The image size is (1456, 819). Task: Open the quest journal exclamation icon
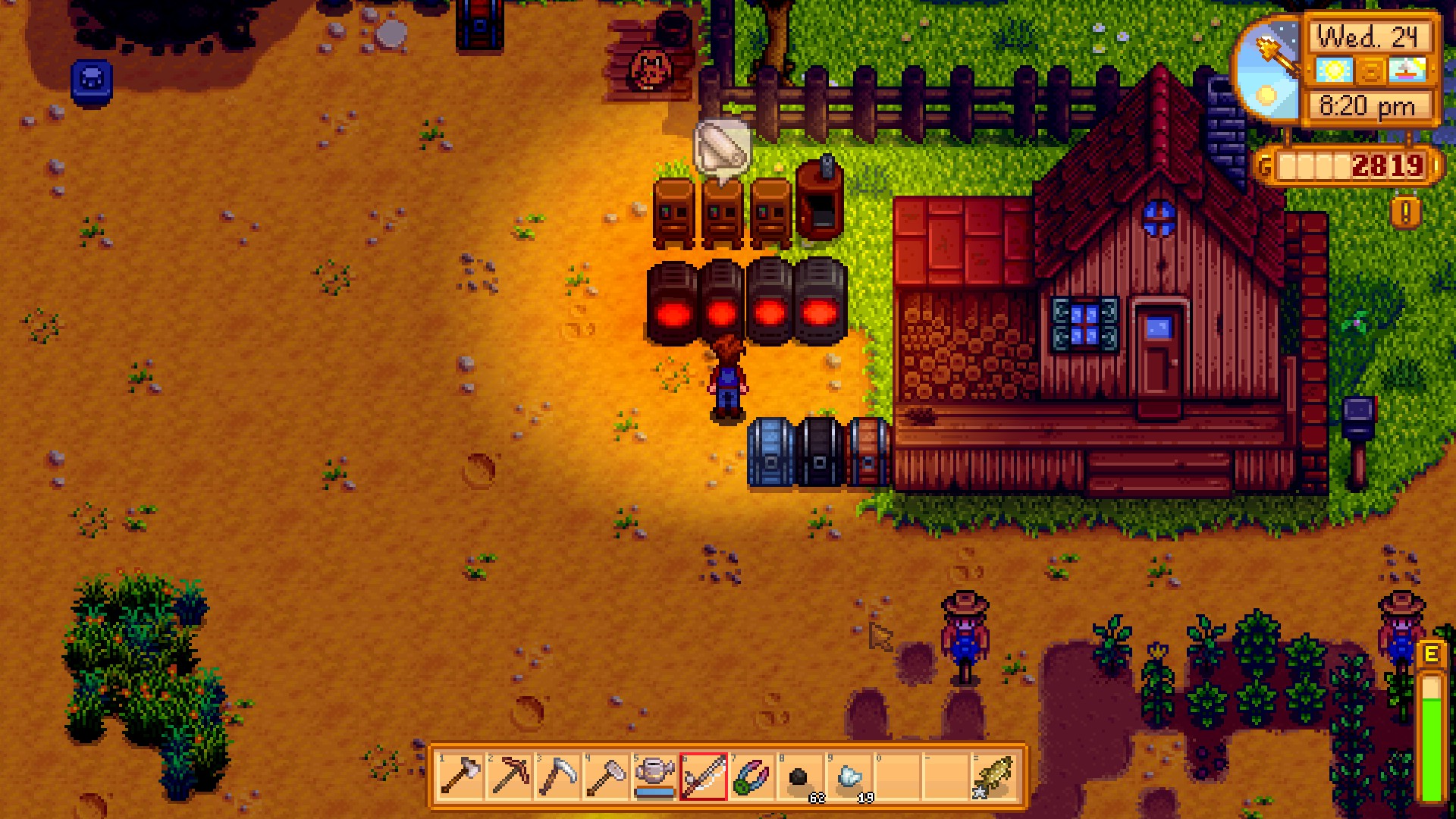pyautogui.click(x=1405, y=213)
